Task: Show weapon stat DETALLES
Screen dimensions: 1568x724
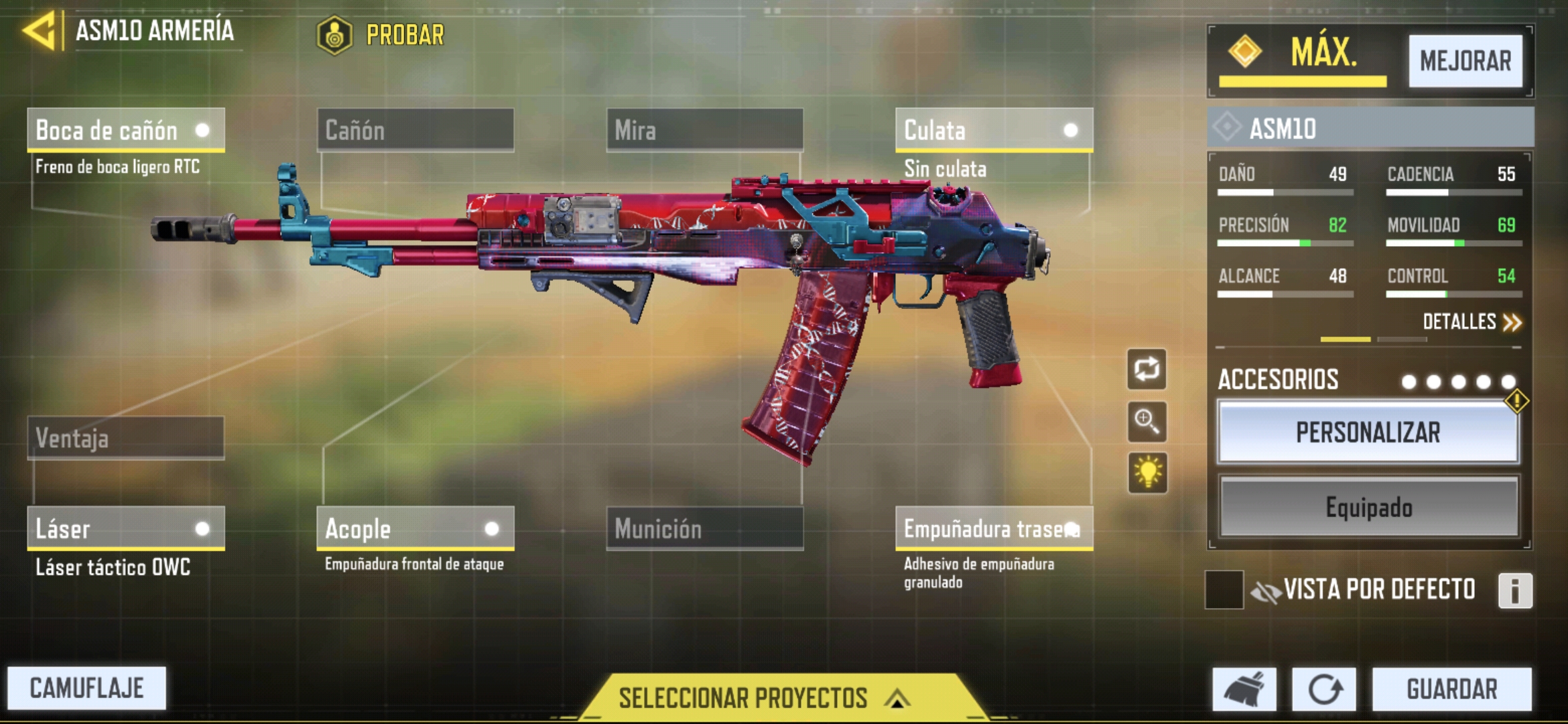Action: [x=1472, y=322]
